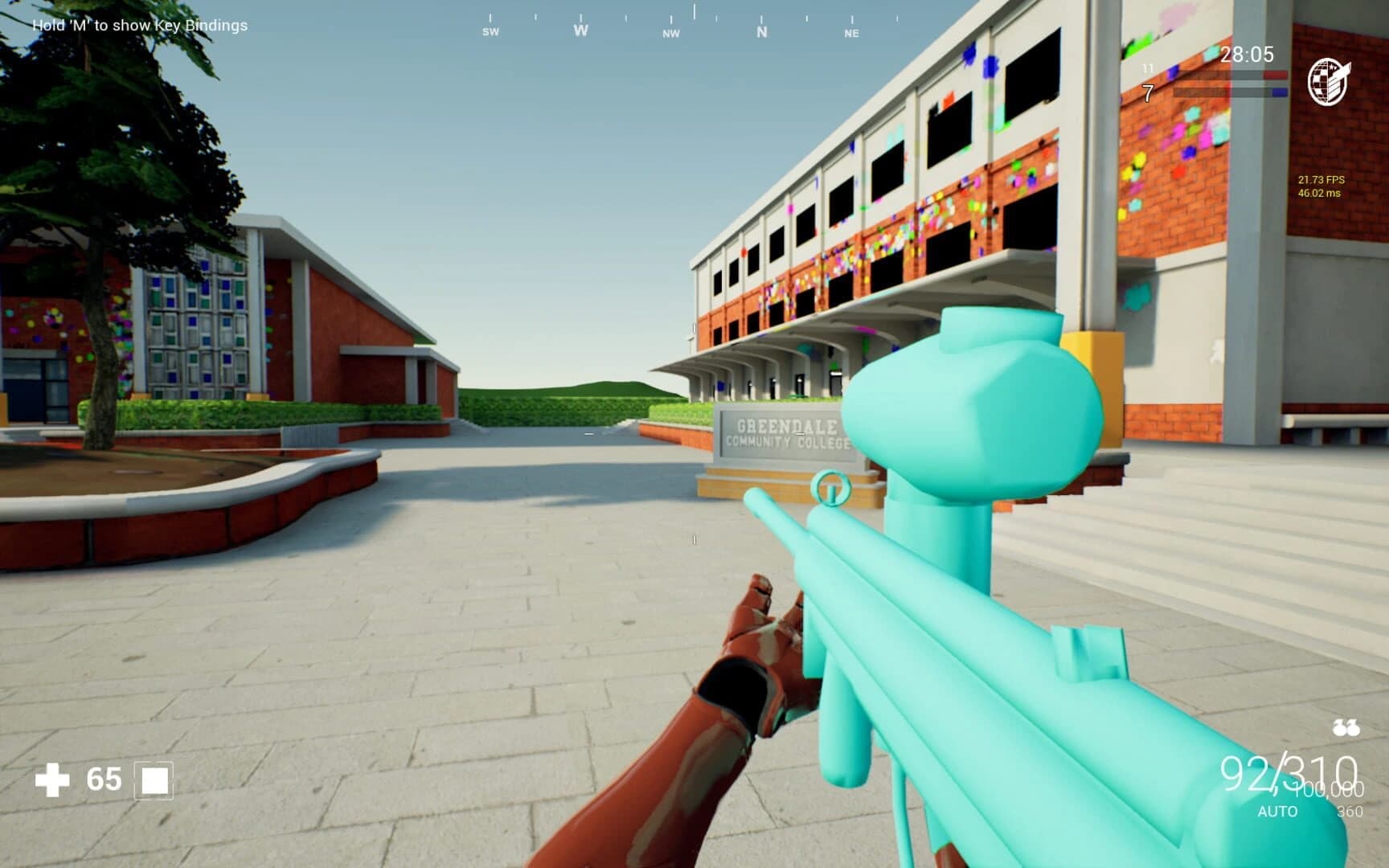Click the FPS counter readout
Screen dimensions: 1389x868
point(1321,181)
